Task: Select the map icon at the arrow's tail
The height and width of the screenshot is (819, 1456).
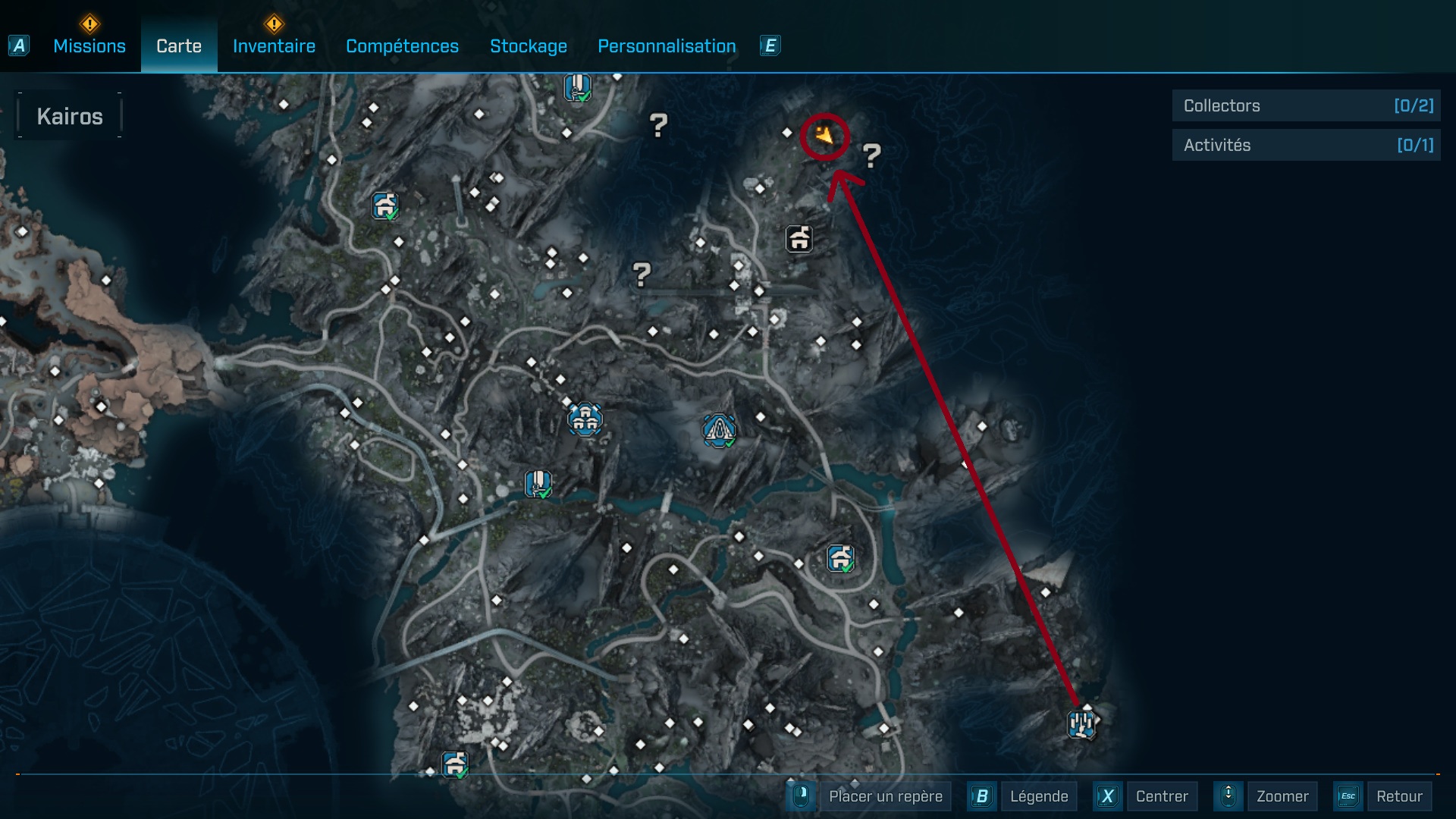Action: tap(1082, 724)
